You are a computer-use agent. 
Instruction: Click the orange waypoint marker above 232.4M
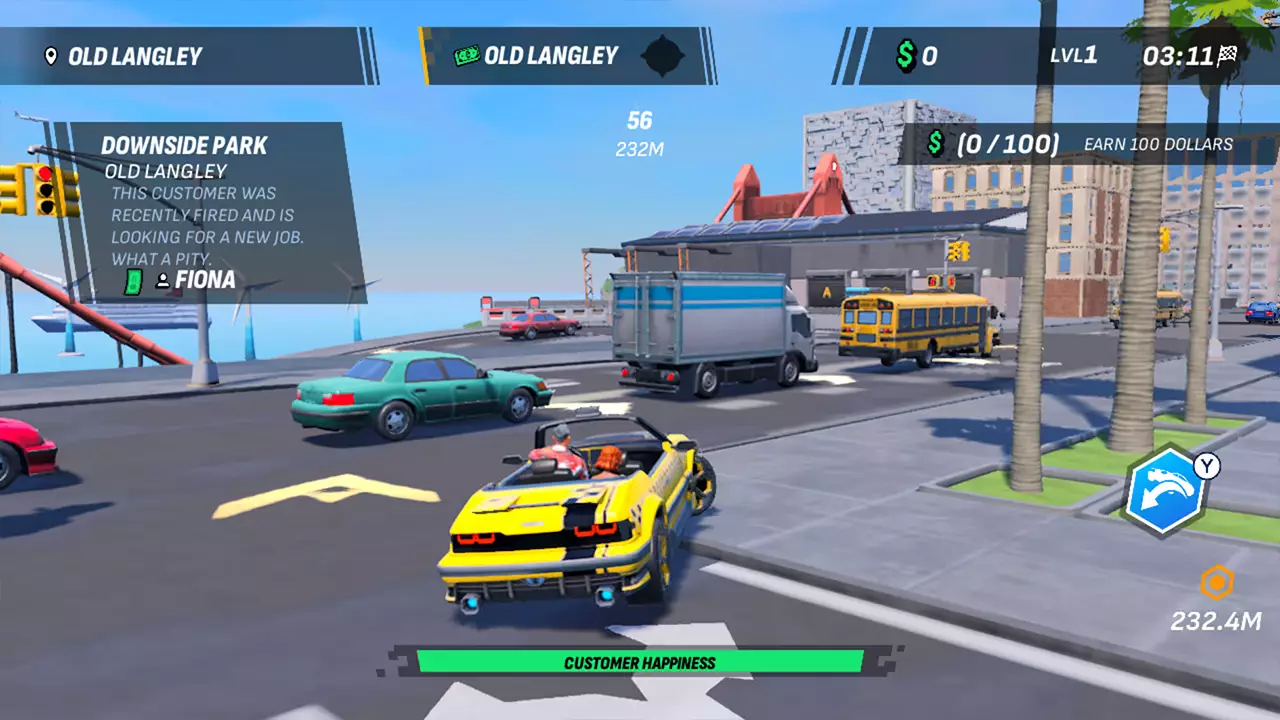pyautogui.click(x=1216, y=583)
